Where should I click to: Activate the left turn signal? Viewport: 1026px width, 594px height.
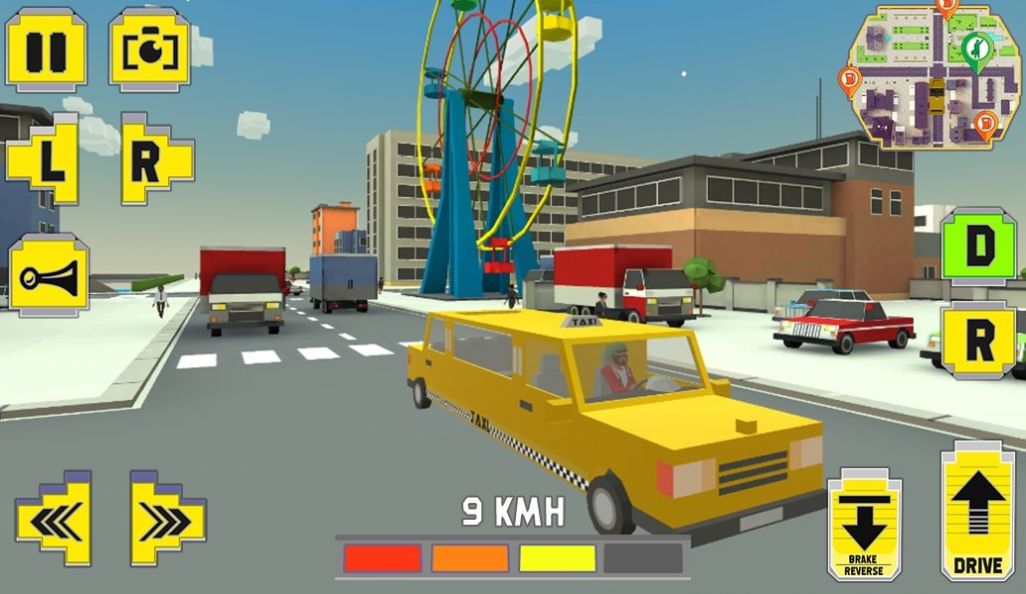click(x=44, y=159)
